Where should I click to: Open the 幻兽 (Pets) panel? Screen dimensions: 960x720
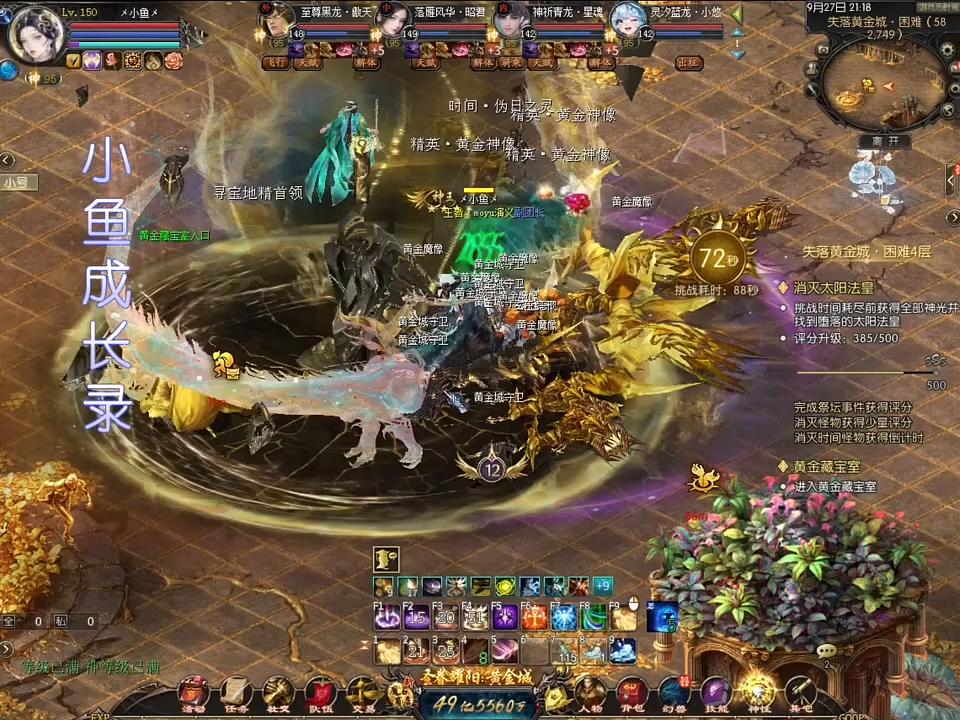[673, 692]
